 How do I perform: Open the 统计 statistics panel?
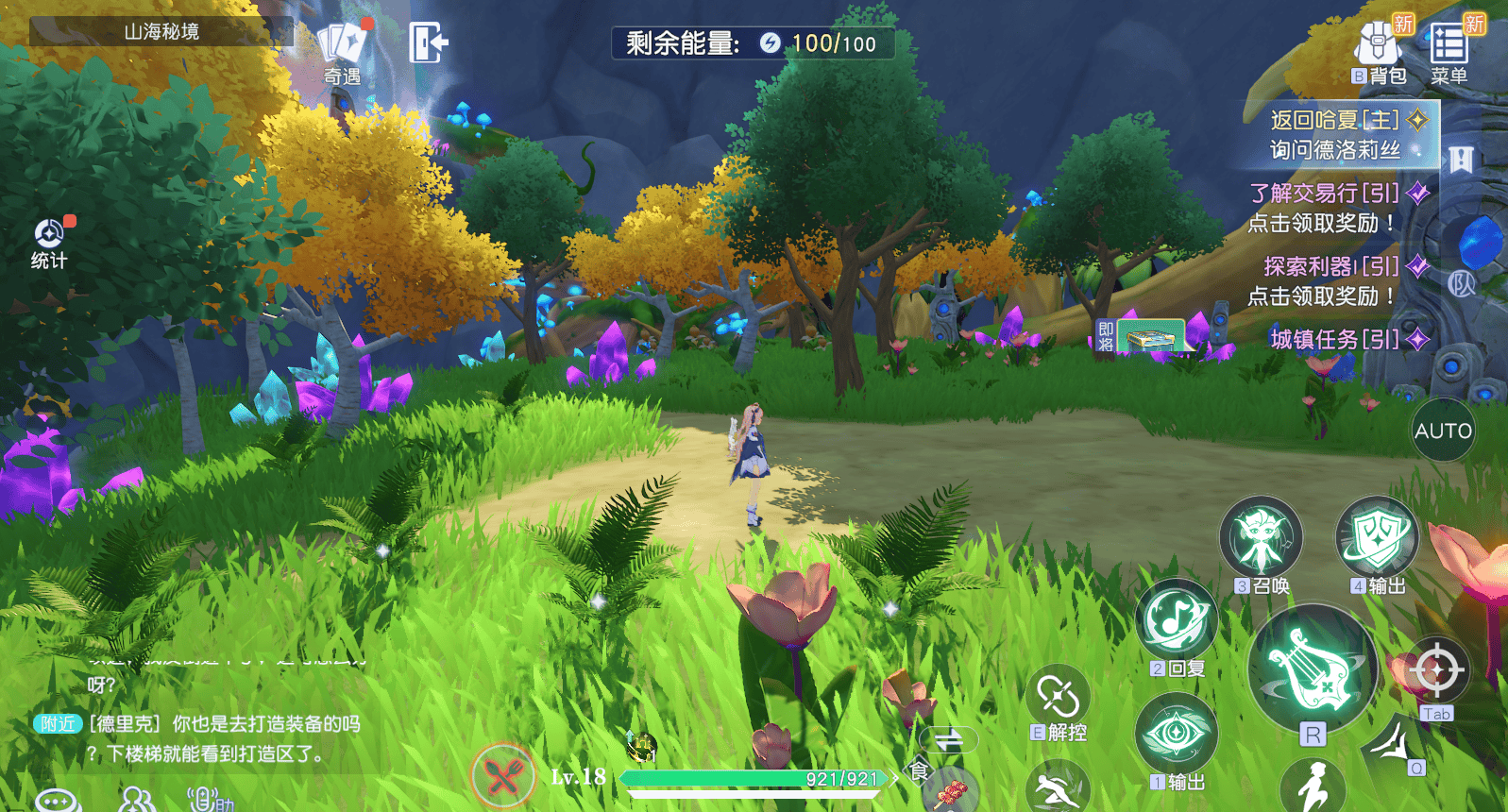coord(49,242)
